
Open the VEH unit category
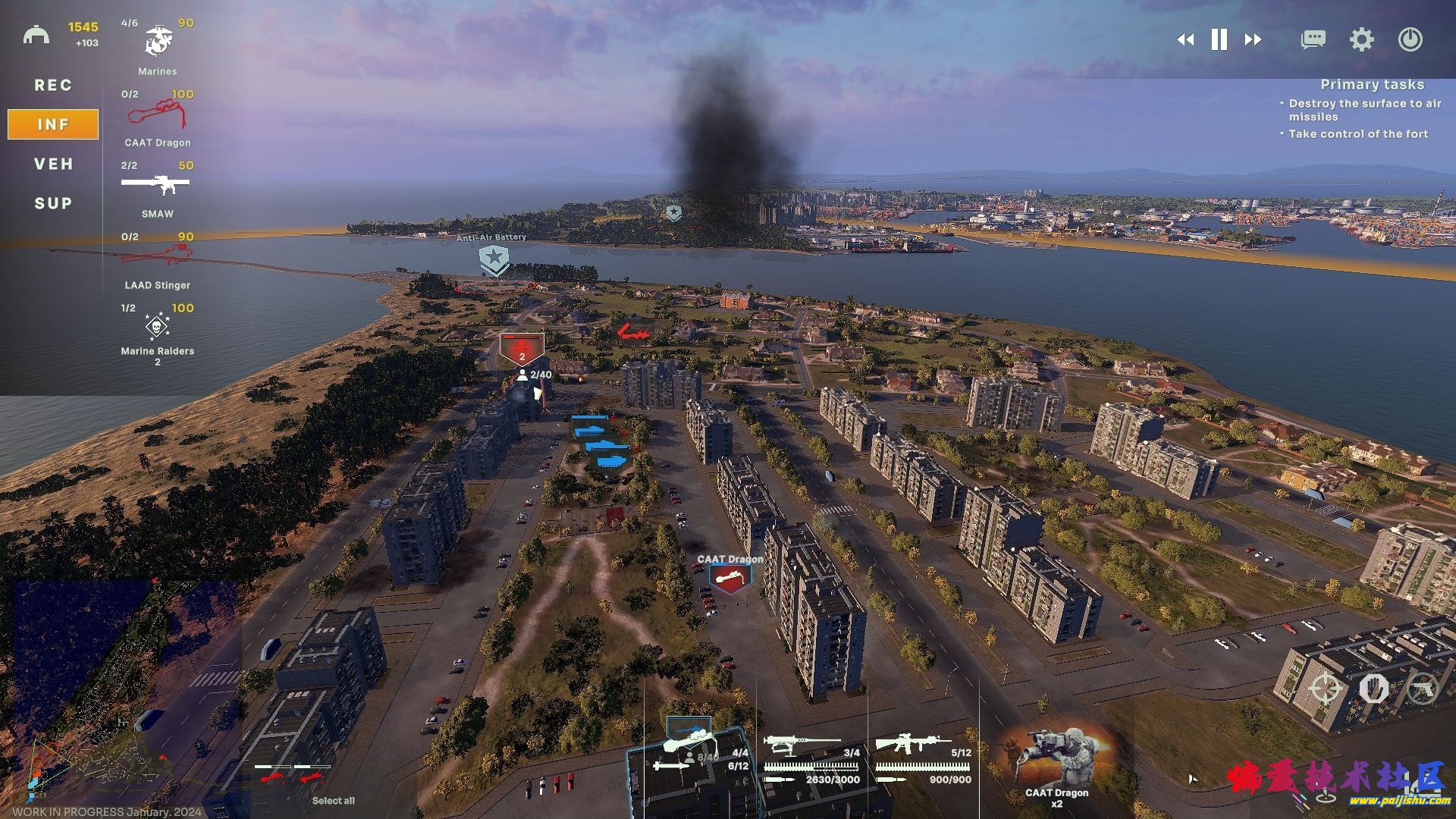tap(53, 164)
